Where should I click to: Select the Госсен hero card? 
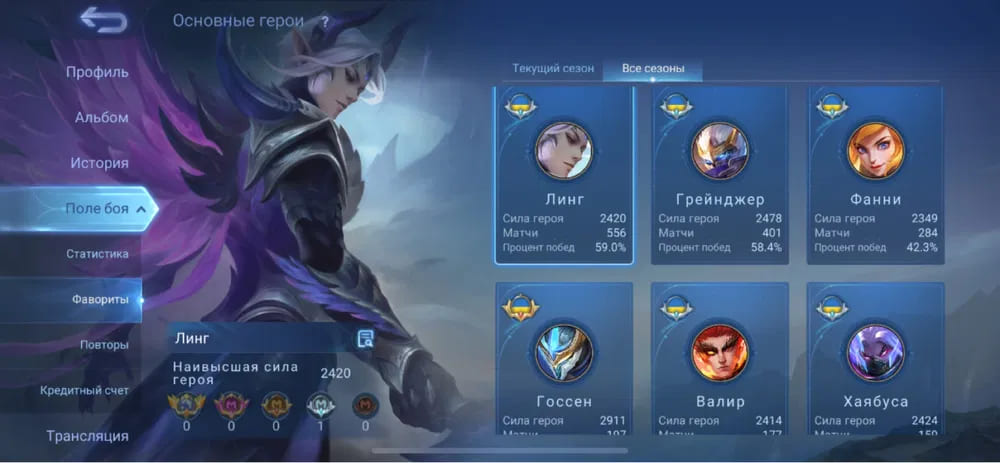tap(564, 360)
